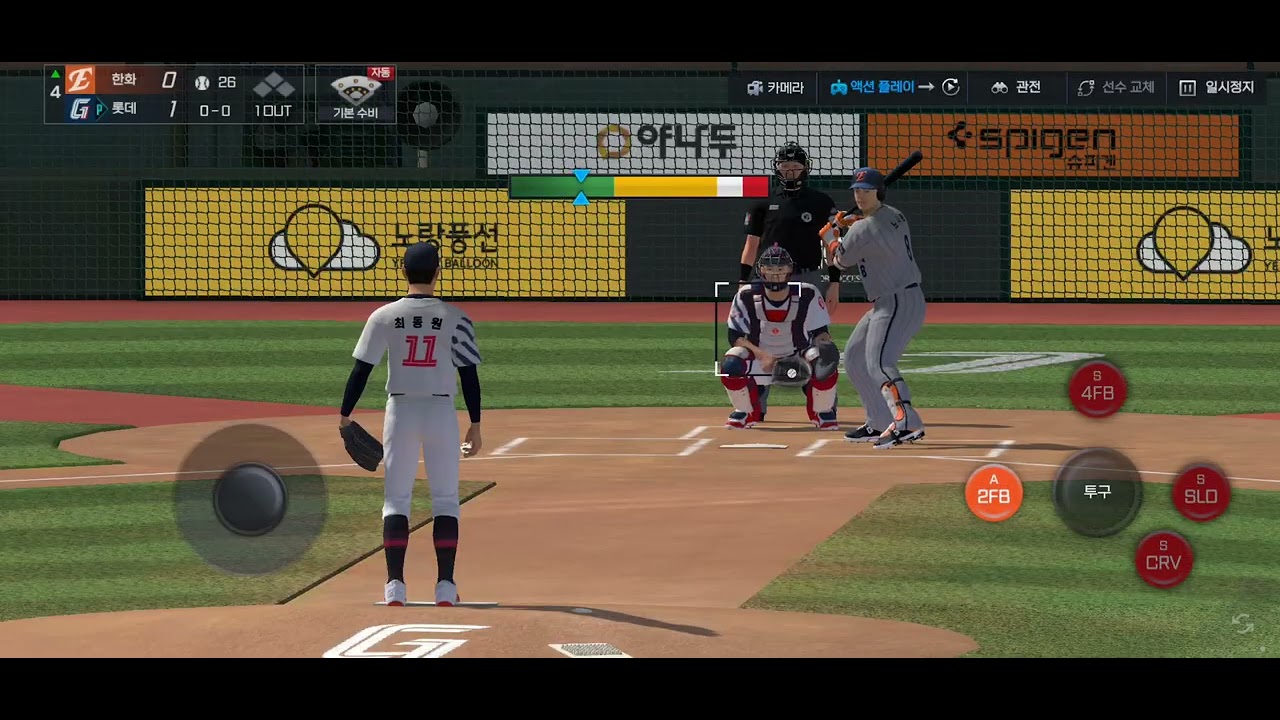Select the SLD slider pitch
Screen dimensions: 1280x720
click(x=1200, y=492)
